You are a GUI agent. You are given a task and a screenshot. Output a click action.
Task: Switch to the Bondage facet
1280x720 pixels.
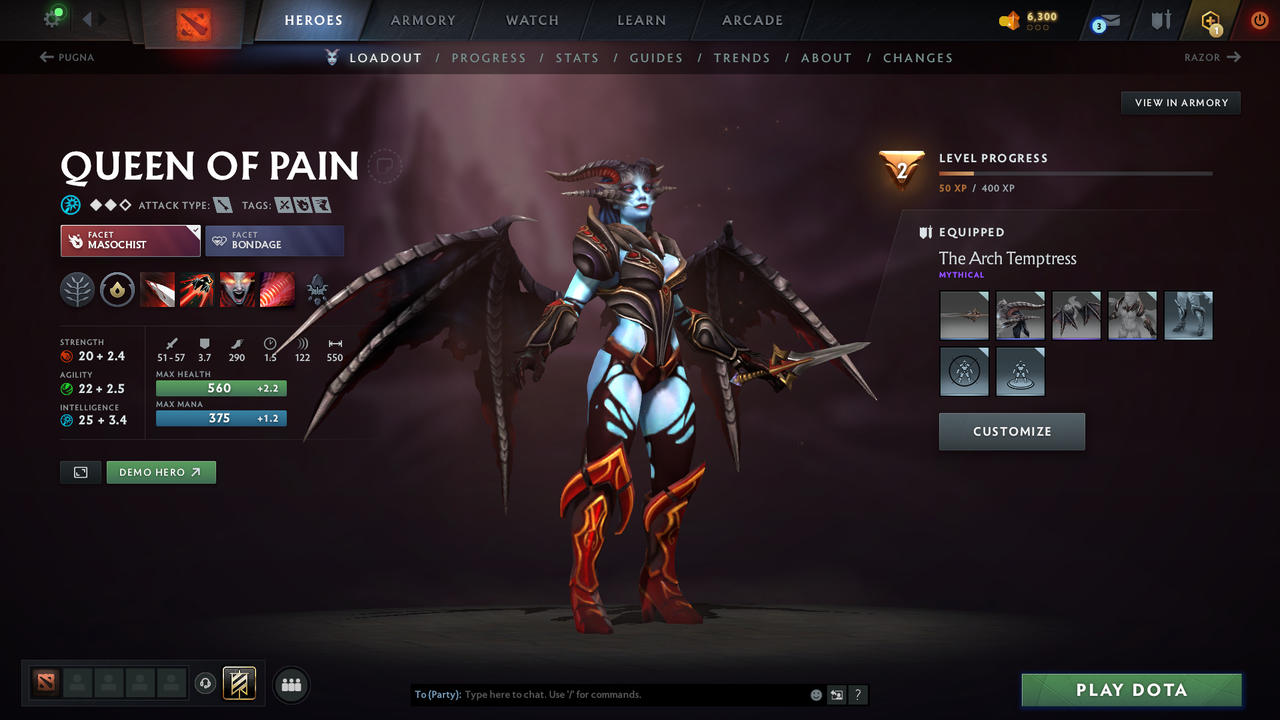click(275, 240)
